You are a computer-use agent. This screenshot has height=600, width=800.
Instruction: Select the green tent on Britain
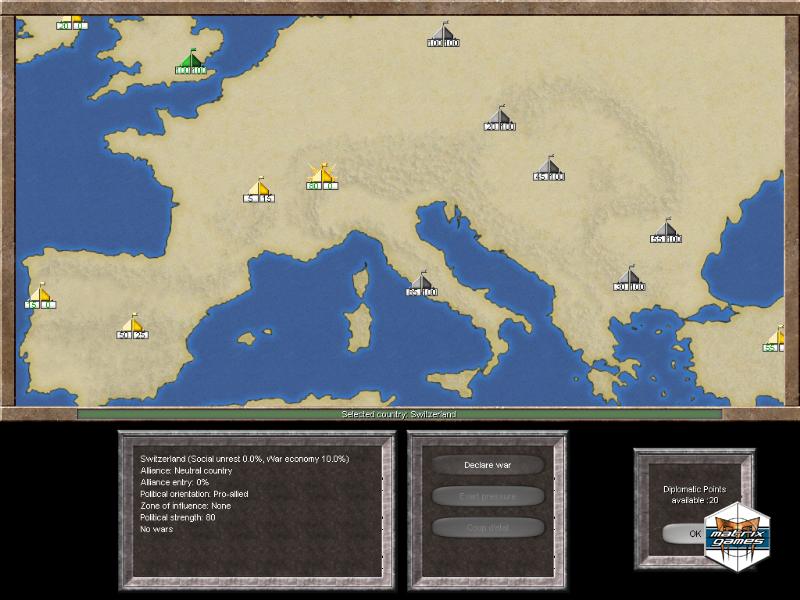[x=191, y=60]
